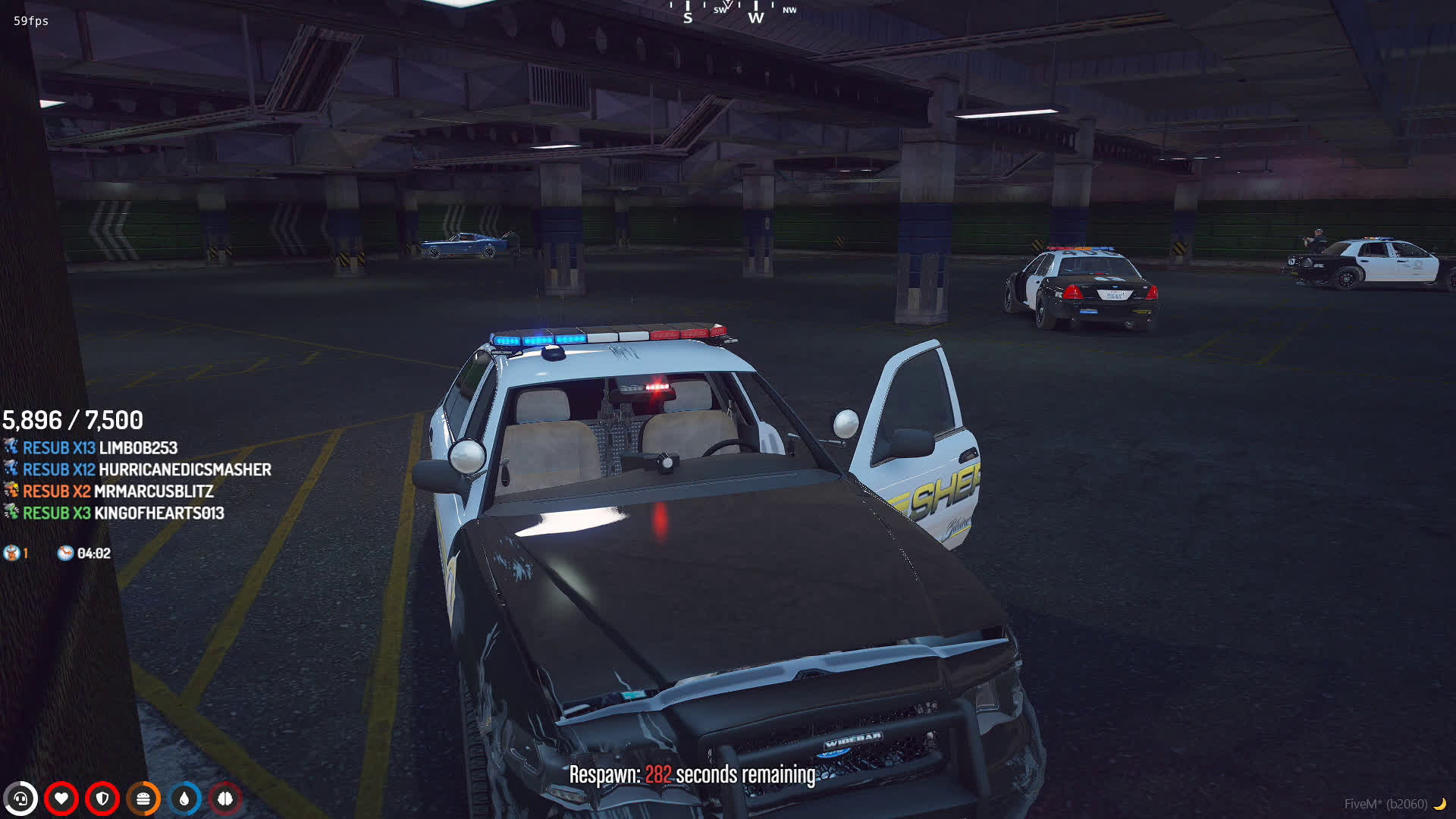Viewport: 1456px width, 819px height.
Task: Select the burger hunger icon
Action: [143, 799]
